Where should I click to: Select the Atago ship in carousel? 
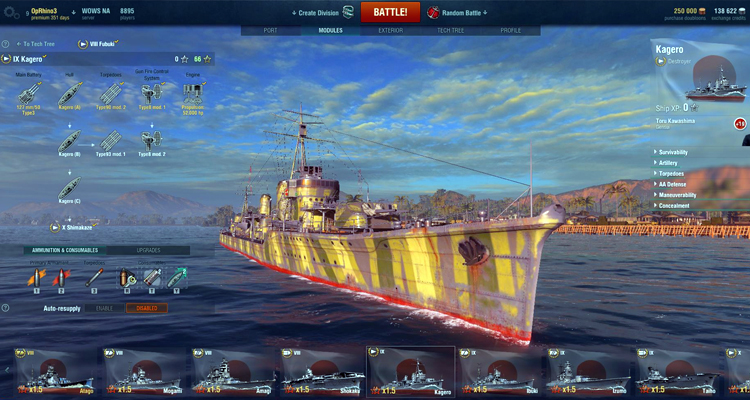point(53,372)
